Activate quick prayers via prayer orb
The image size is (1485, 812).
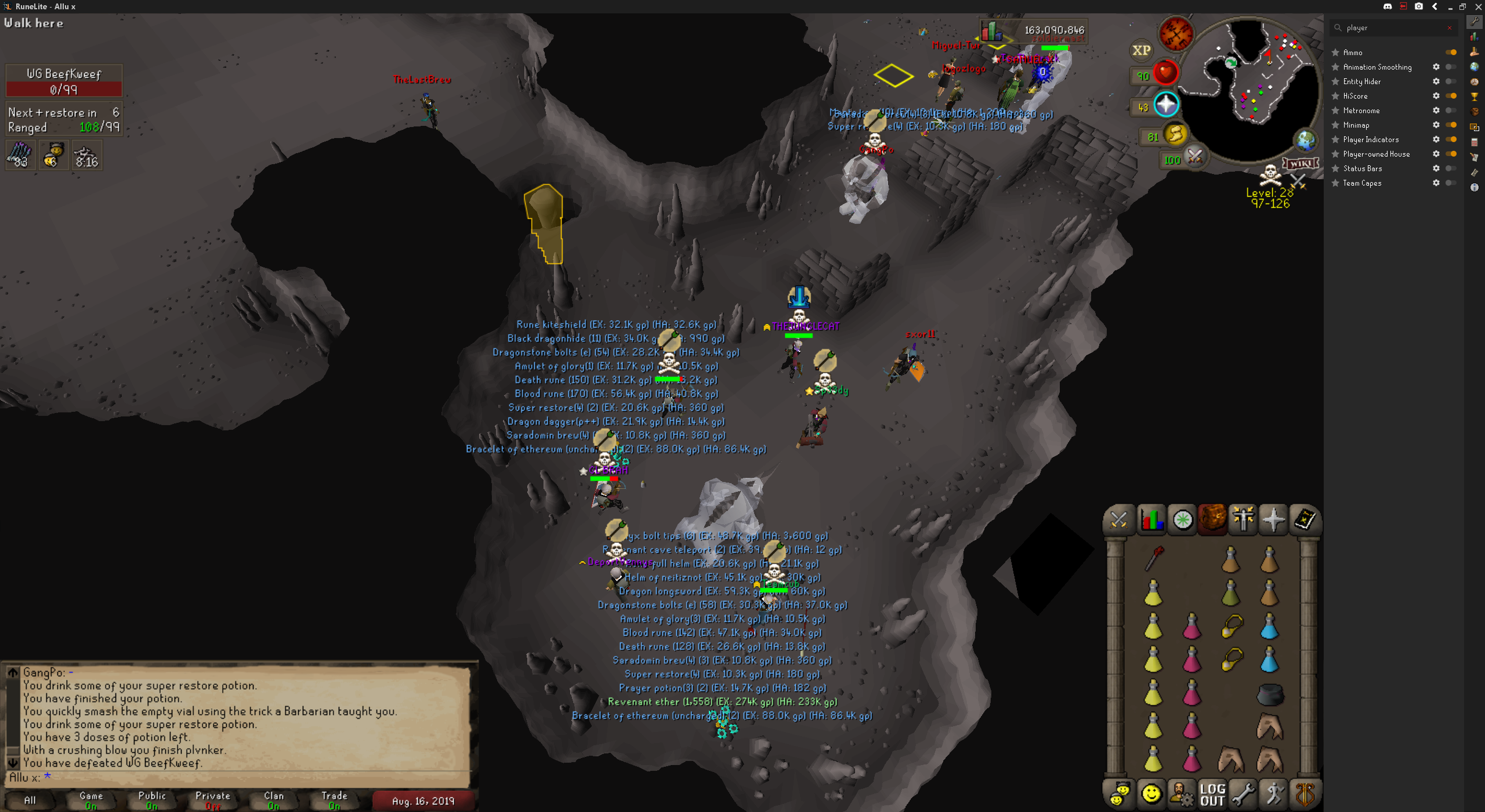click(1165, 104)
